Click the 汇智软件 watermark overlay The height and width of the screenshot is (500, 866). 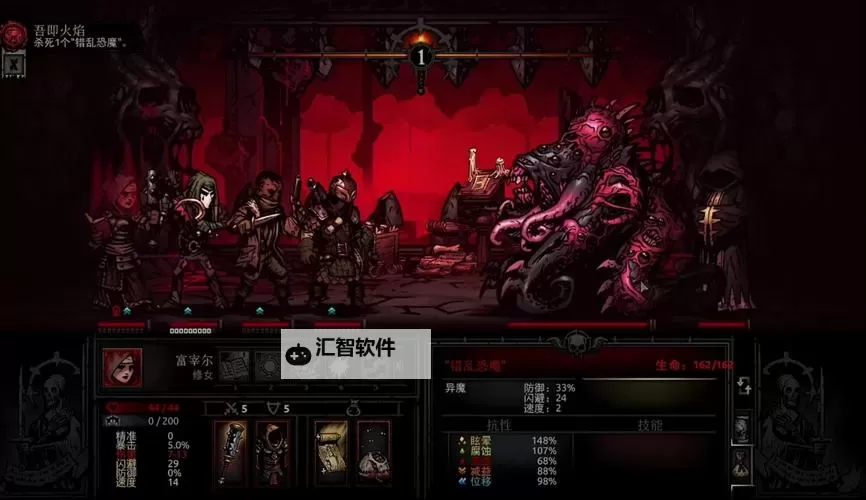(x=355, y=351)
